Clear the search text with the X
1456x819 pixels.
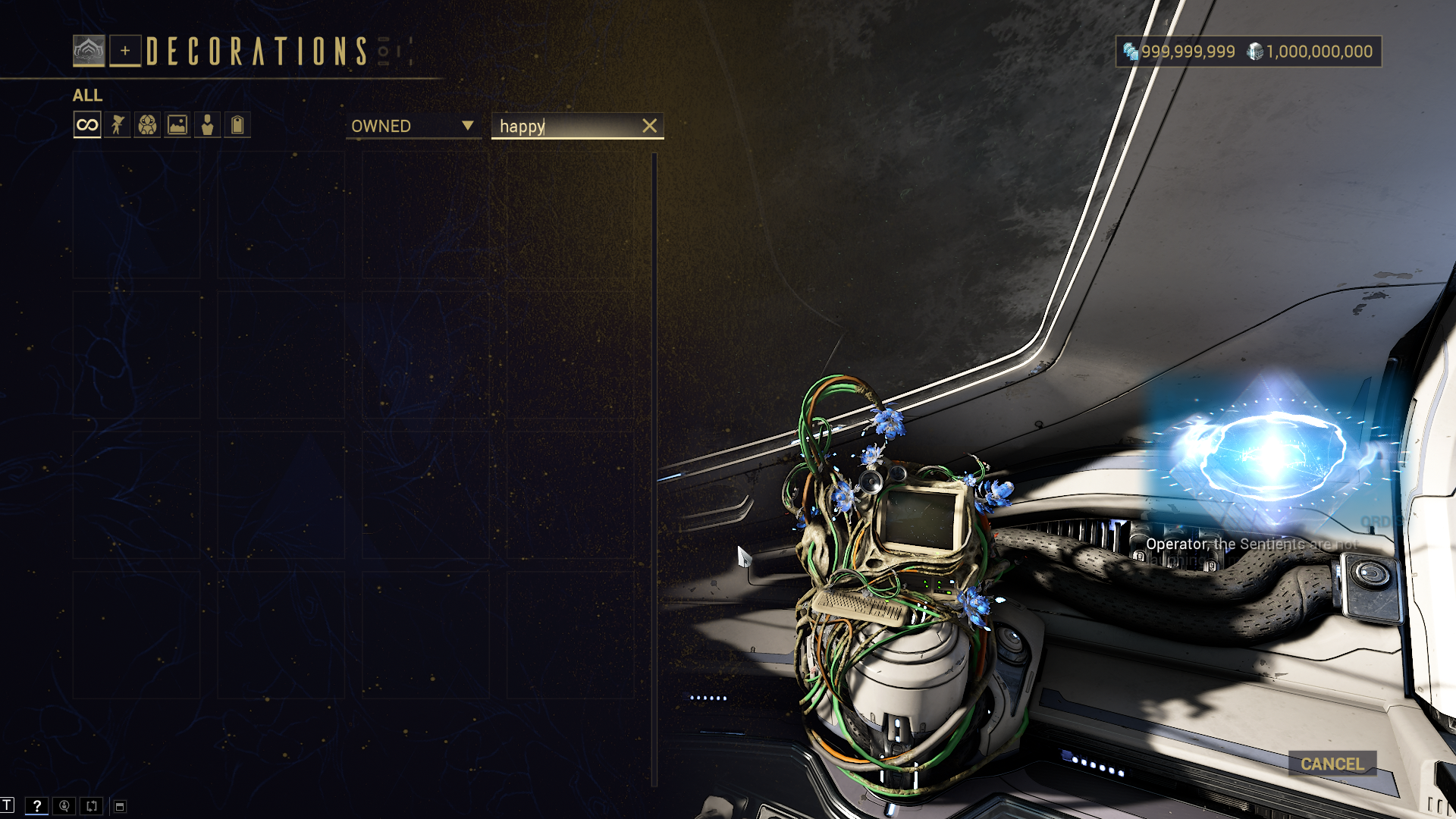click(x=650, y=126)
